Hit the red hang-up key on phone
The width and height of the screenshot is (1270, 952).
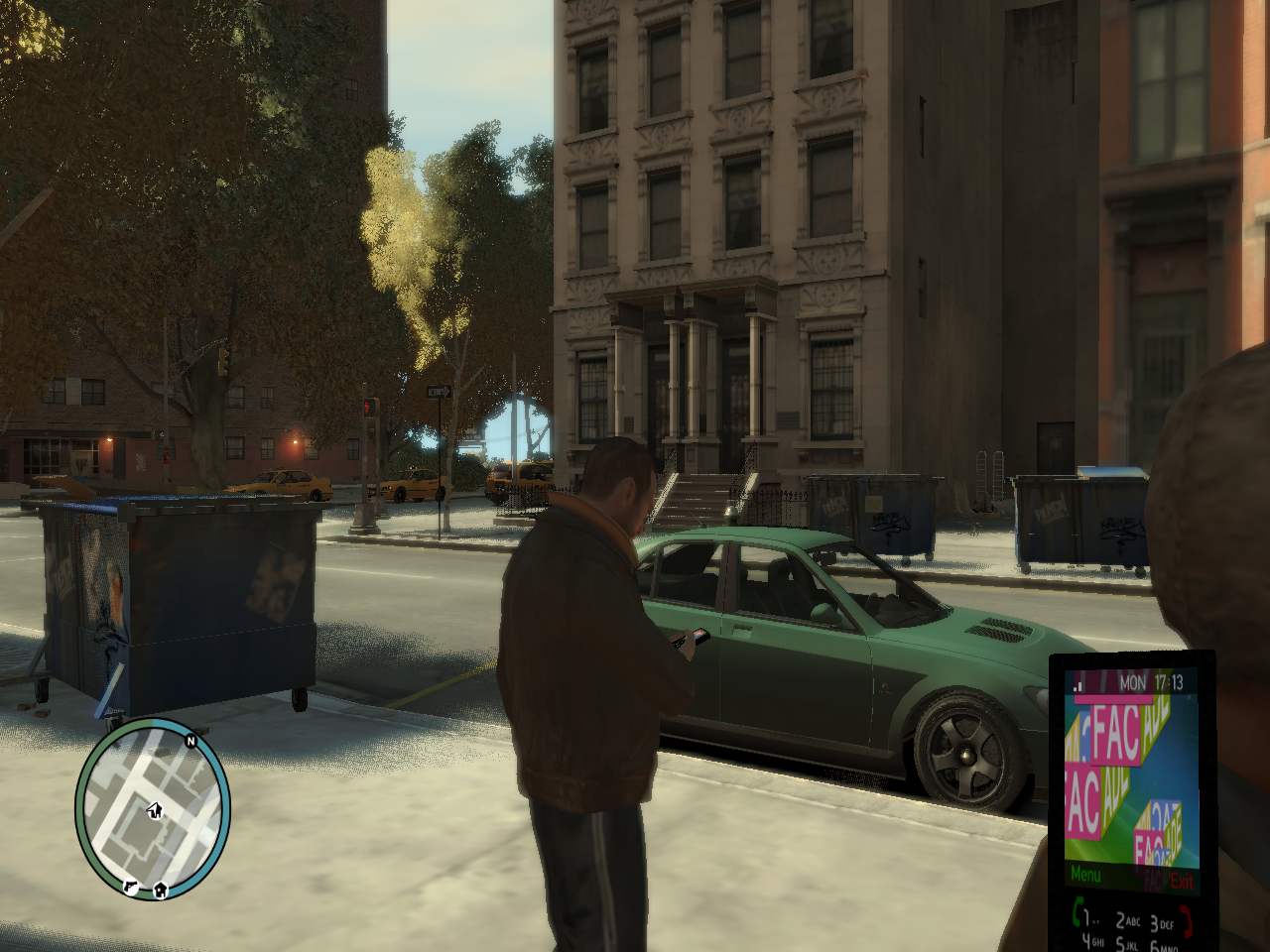[x=1186, y=919]
